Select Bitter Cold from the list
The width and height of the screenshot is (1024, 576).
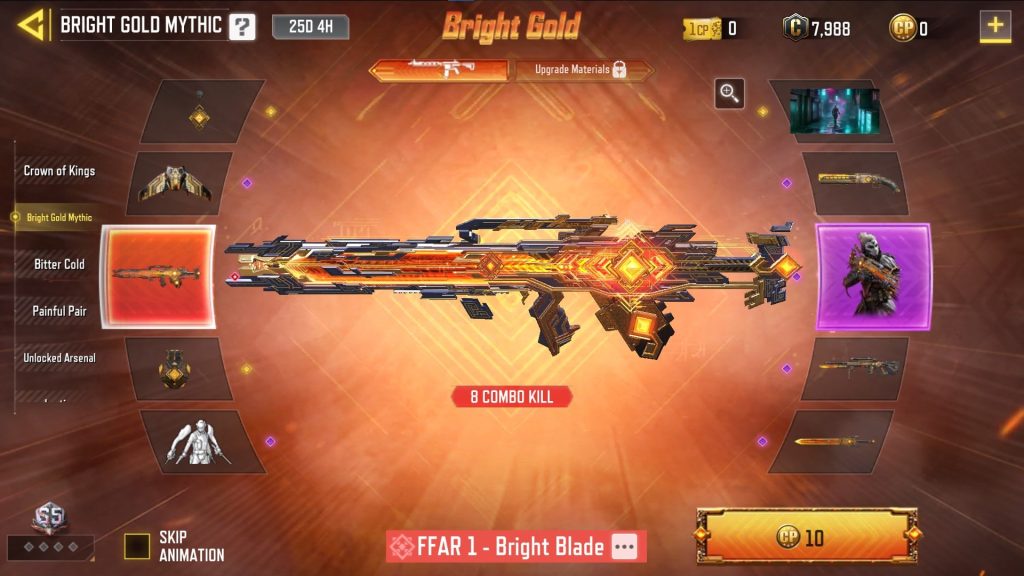[60, 264]
